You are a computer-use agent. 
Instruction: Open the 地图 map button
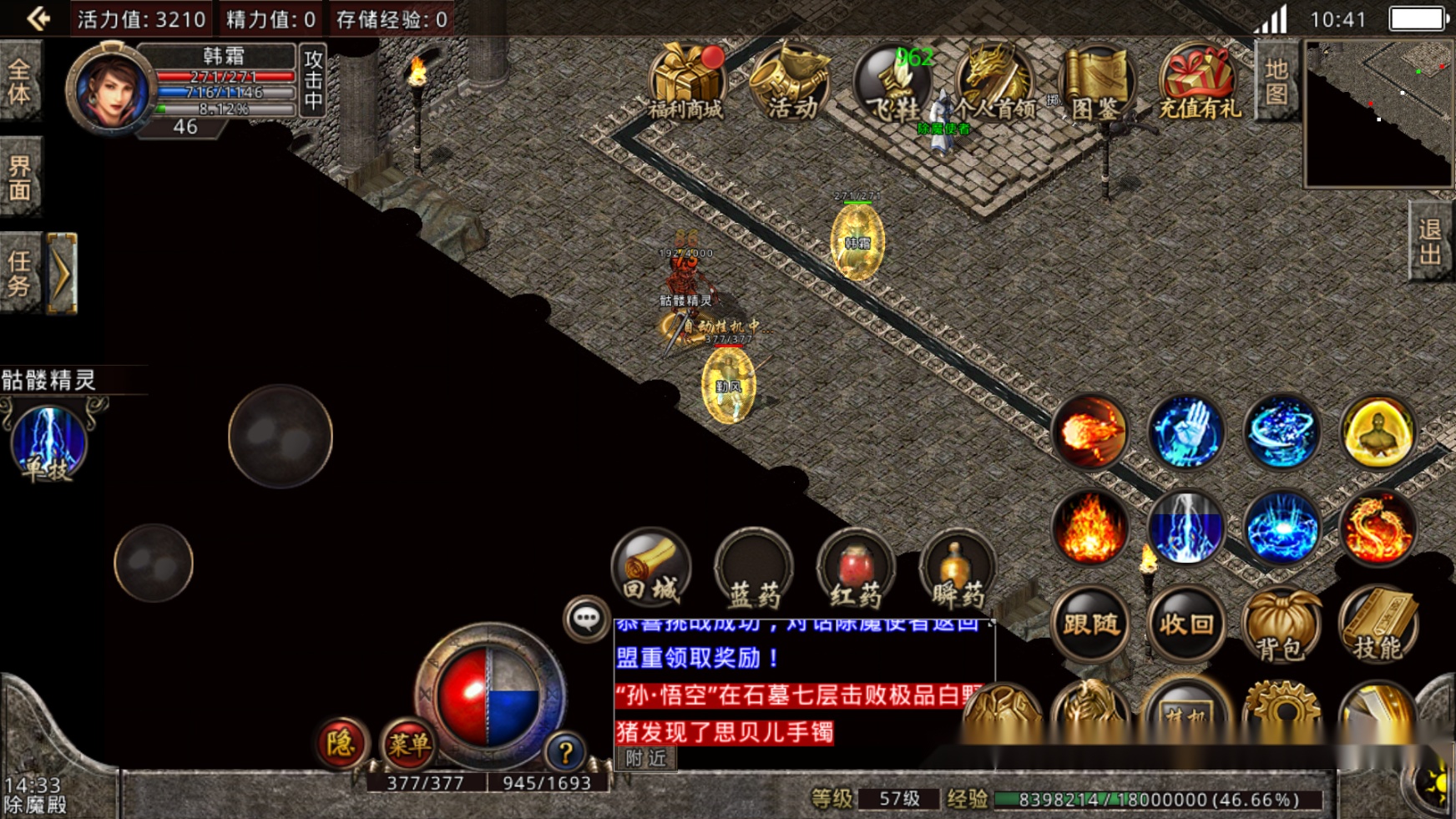[x=1276, y=81]
